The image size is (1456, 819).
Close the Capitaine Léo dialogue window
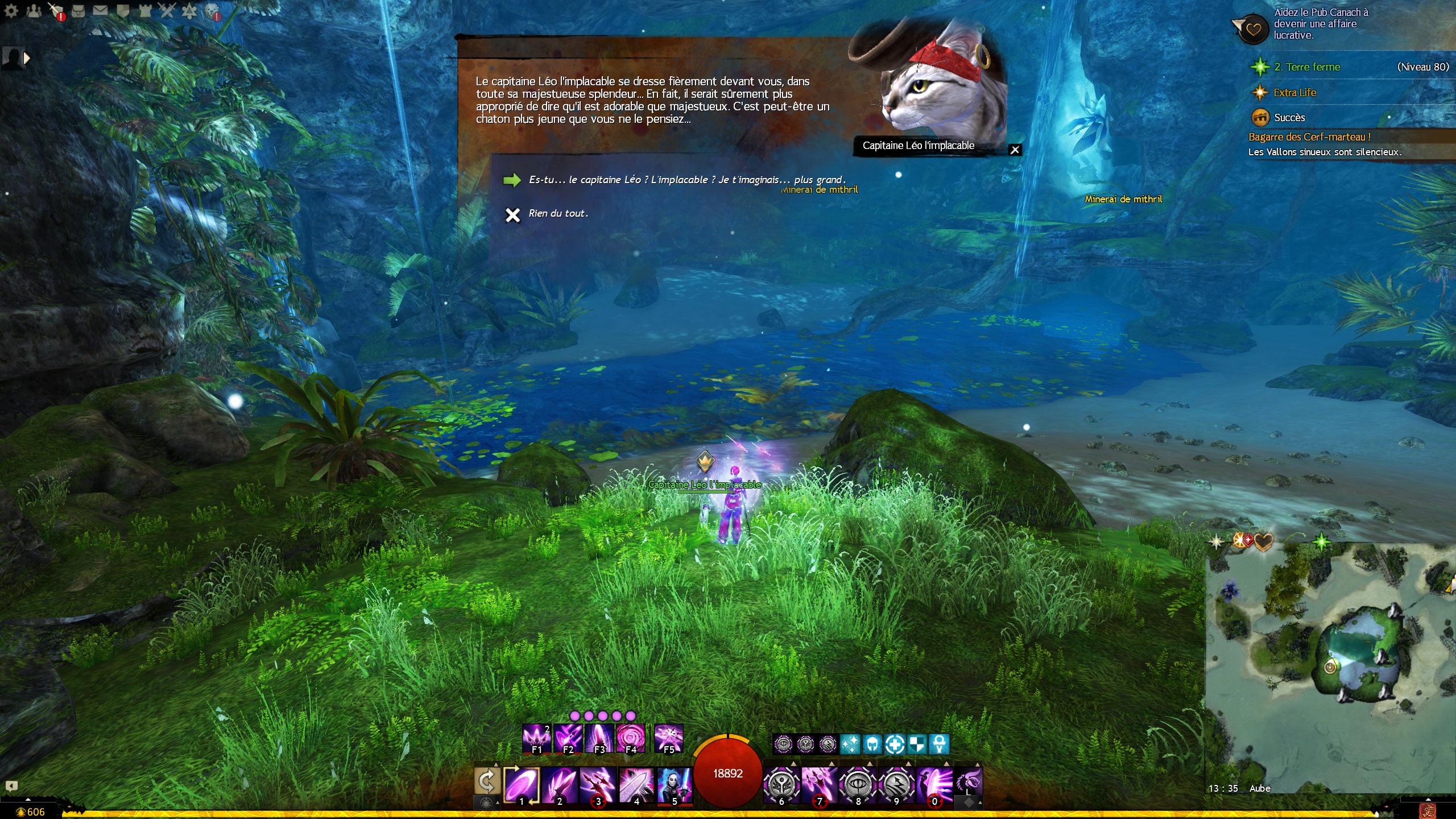[x=1015, y=150]
